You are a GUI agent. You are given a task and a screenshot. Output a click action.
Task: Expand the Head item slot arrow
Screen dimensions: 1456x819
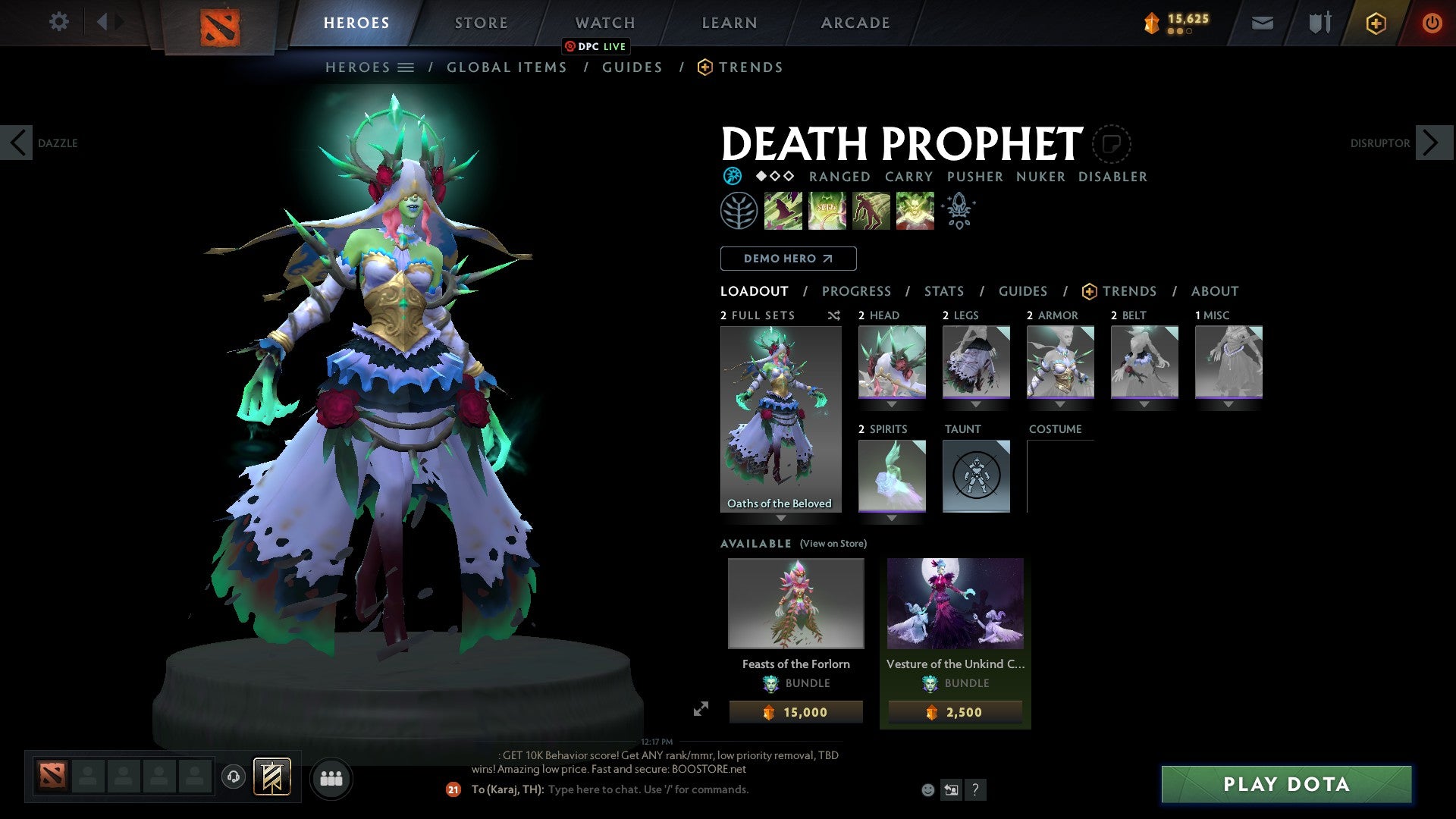point(891,404)
